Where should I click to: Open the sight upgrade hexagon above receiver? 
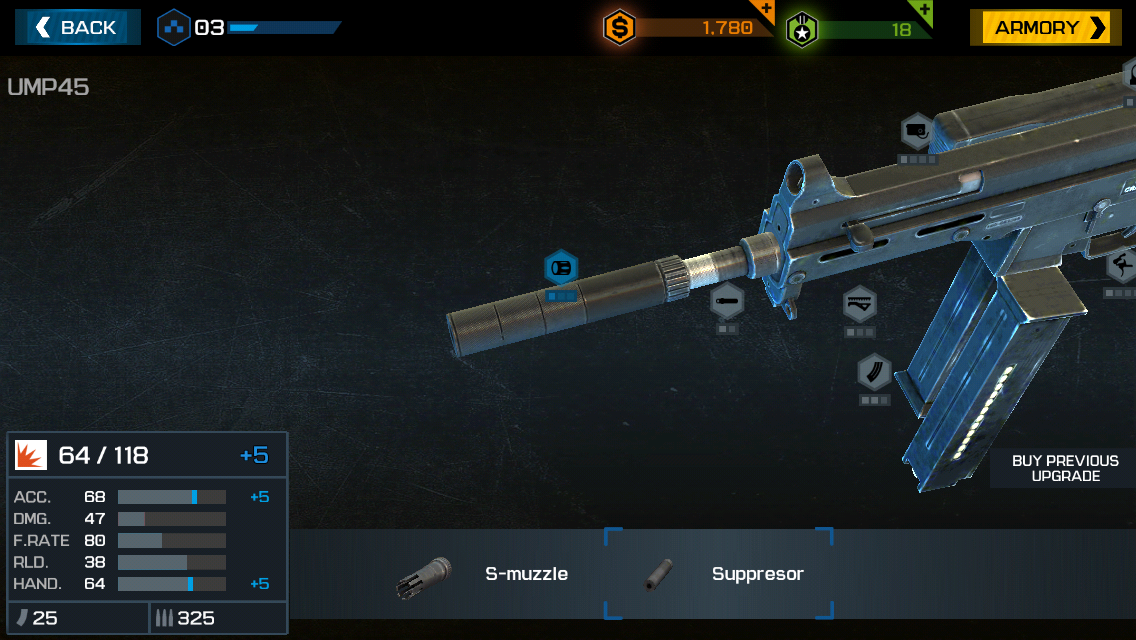point(917,132)
